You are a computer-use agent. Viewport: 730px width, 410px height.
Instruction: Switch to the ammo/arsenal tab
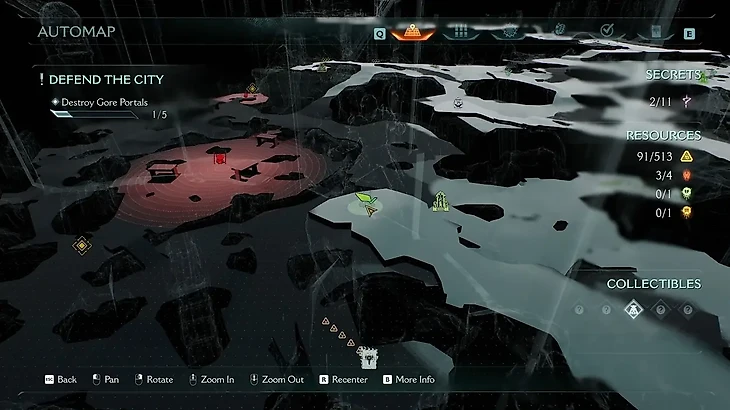point(461,31)
